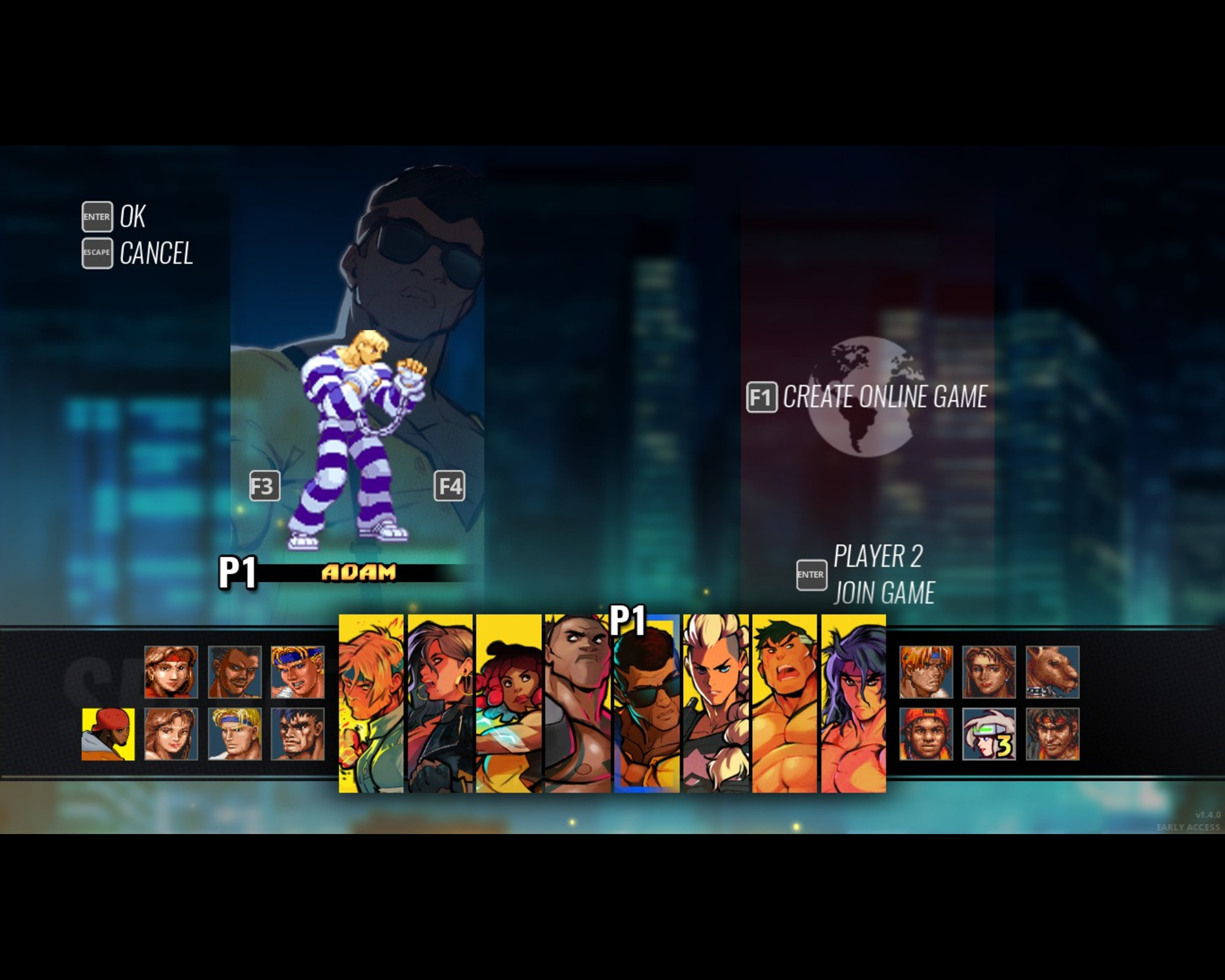Image resolution: width=1225 pixels, height=980 pixels.
Task: Click the F4 icon to switch Adam's next skin
Action: pyautogui.click(x=451, y=486)
